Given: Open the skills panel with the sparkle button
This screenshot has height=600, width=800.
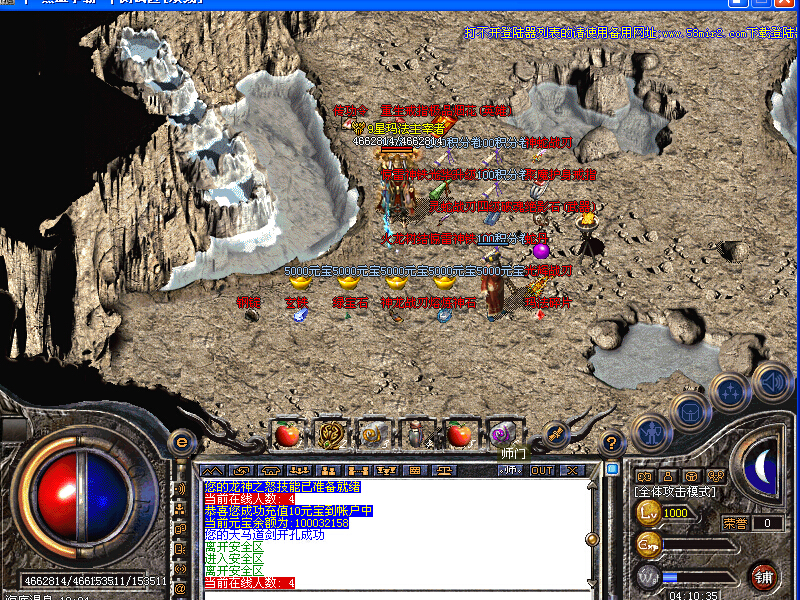Looking at the screenshot, I should pos(729,391).
